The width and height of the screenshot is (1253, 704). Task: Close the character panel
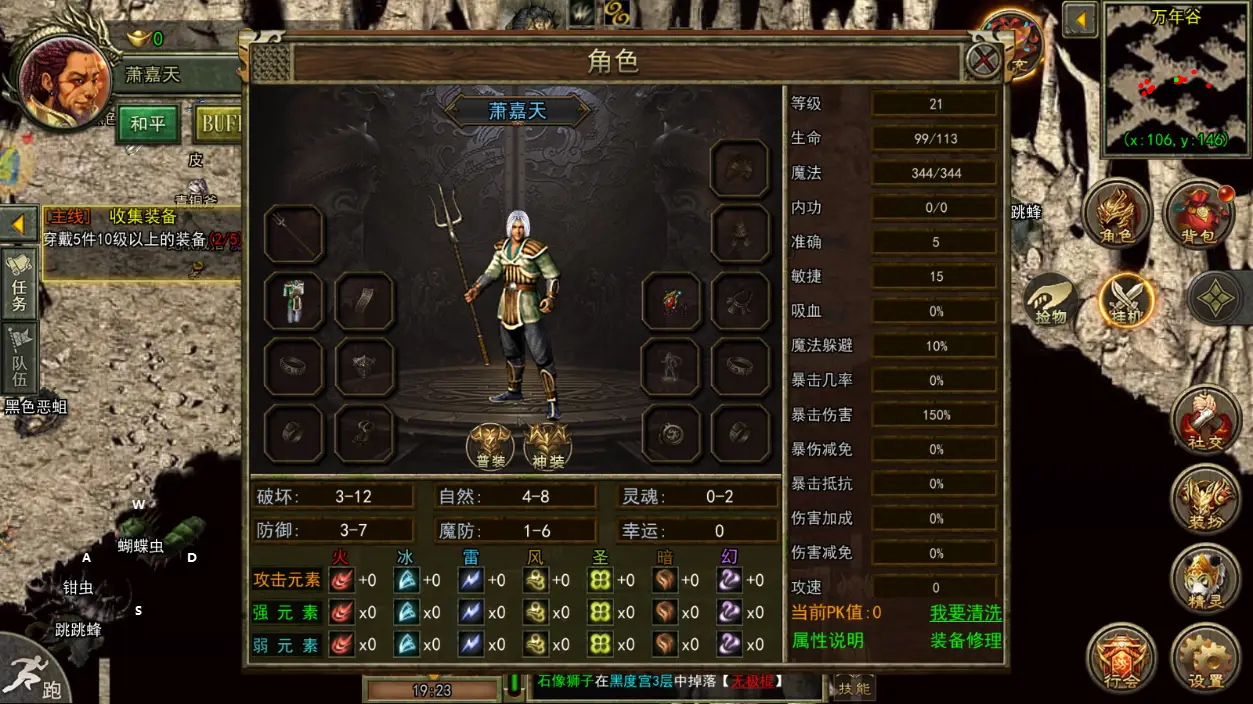tap(984, 61)
